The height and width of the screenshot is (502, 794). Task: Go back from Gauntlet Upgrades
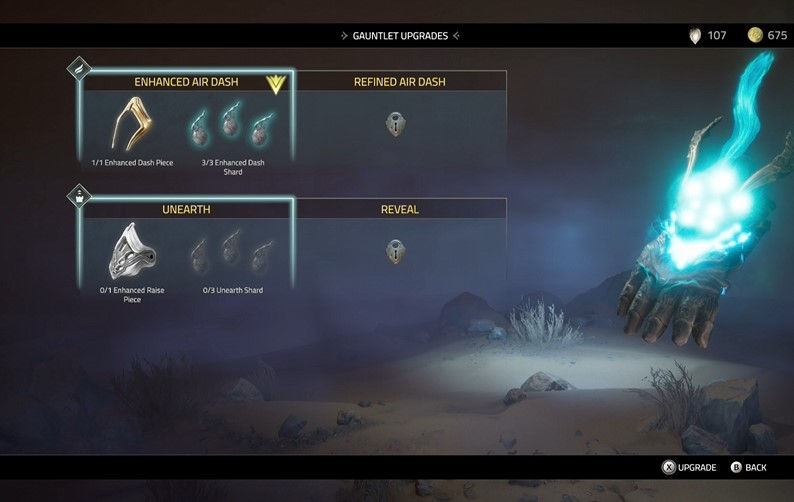pos(749,467)
